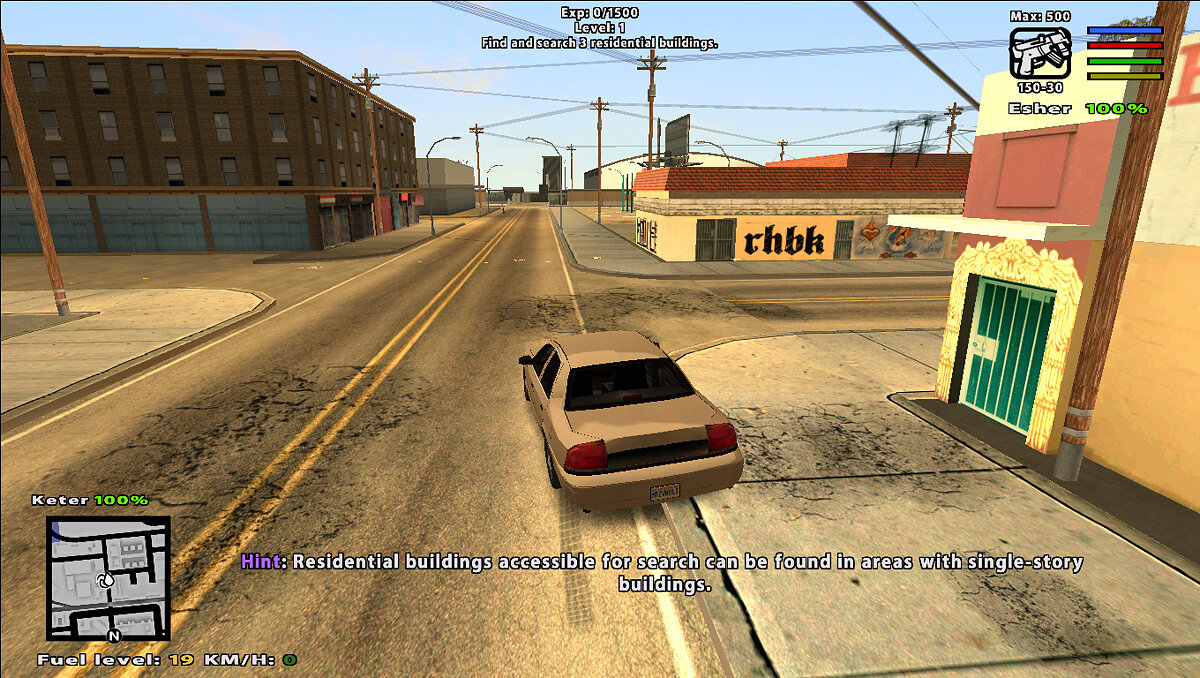This screenshot has width=1200, height=678.
Task: Select the submachine gun weapon icon
Action: [1040, 53]
